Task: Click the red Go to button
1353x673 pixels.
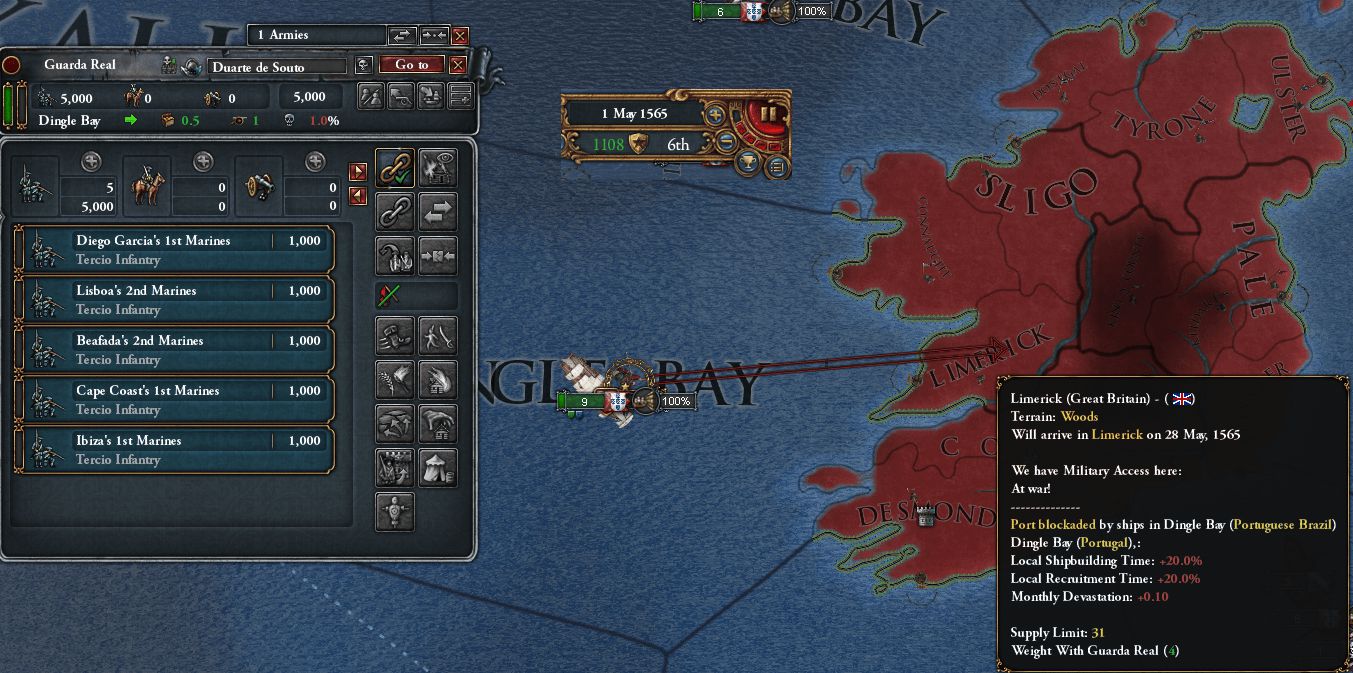Action: coord(411,65)
